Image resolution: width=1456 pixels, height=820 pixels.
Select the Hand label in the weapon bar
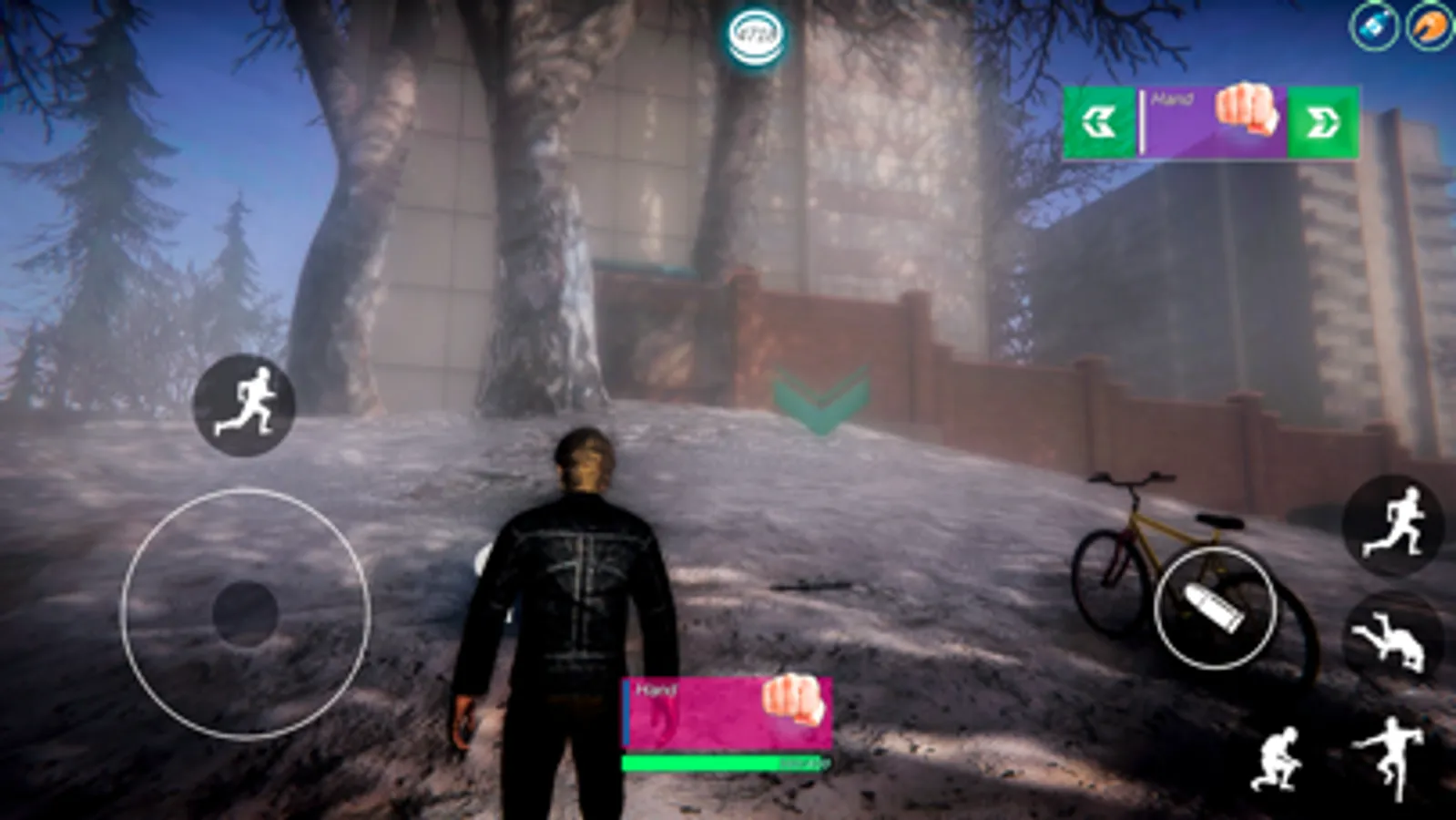[656, 691]
